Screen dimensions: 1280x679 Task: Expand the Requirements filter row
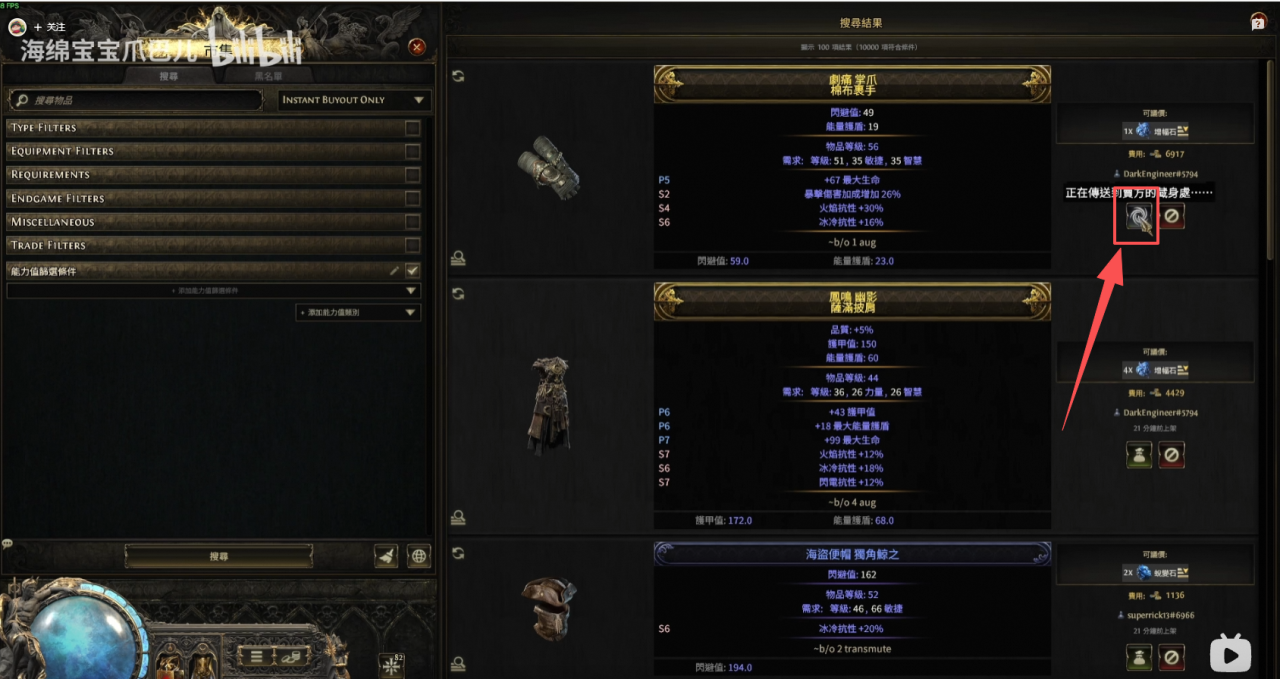click(x=200, y=175)
